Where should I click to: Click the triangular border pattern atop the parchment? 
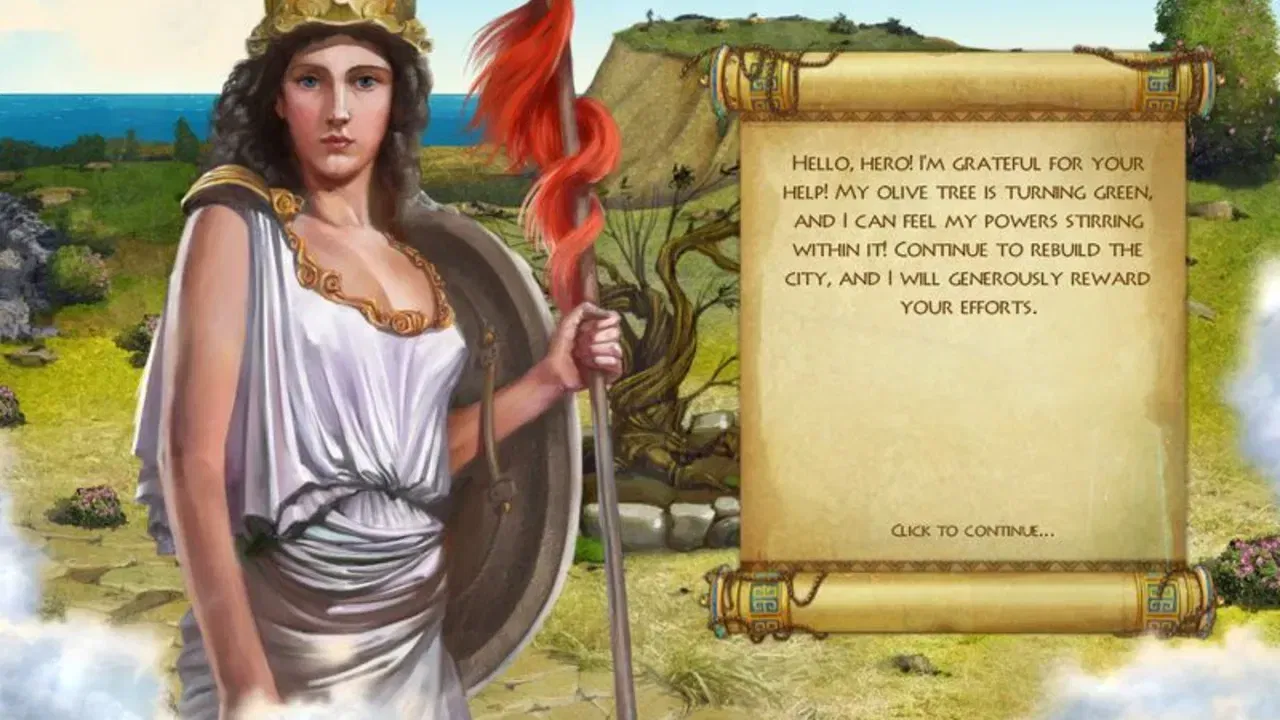pos(960,116)
